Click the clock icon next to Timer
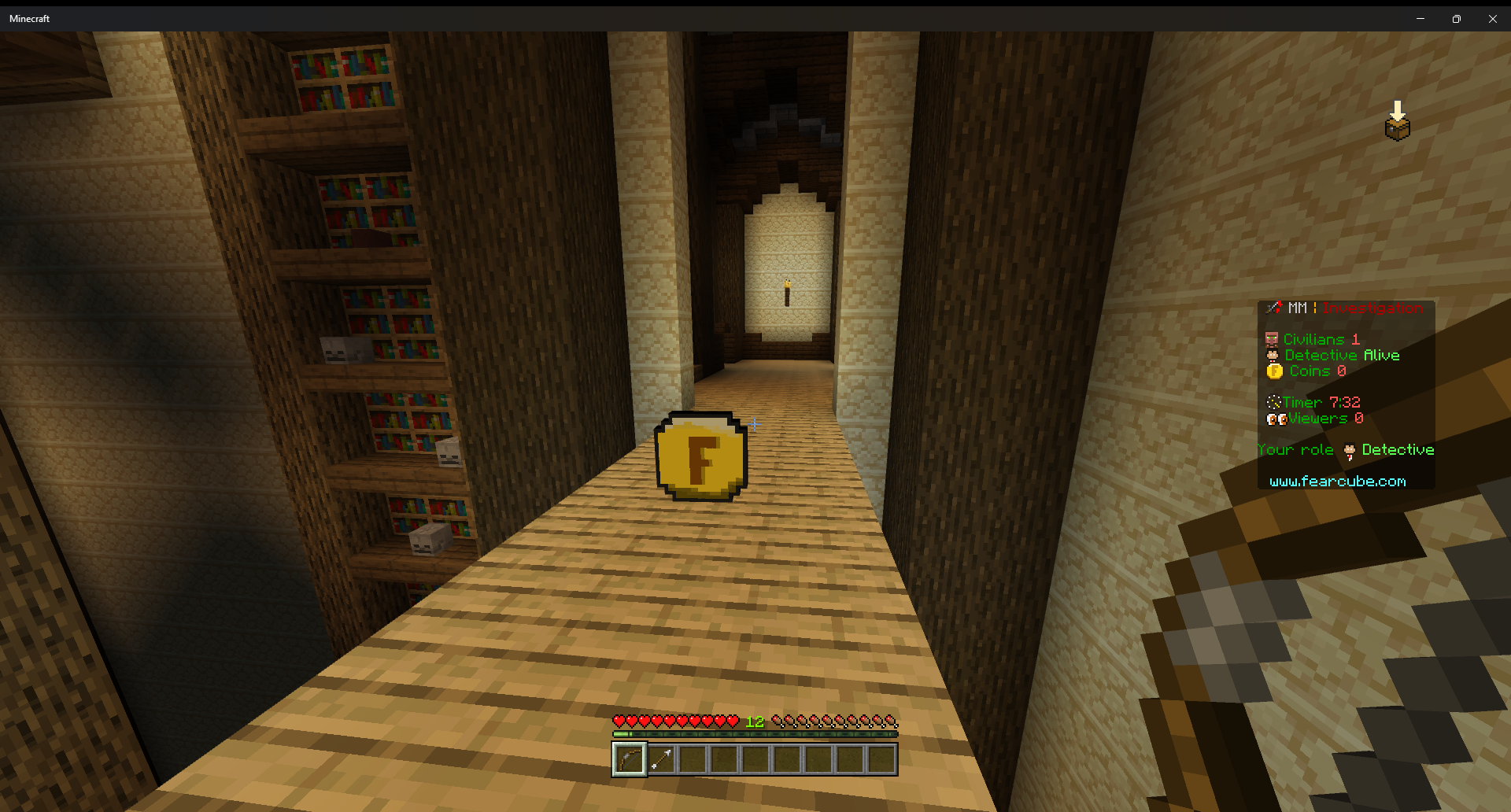 1276,402
